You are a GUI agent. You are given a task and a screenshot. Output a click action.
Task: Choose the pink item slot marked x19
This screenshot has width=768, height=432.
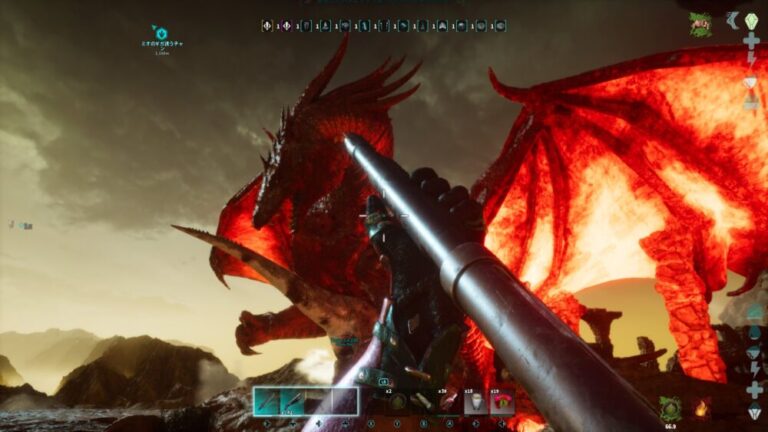(x=502, y=401)
